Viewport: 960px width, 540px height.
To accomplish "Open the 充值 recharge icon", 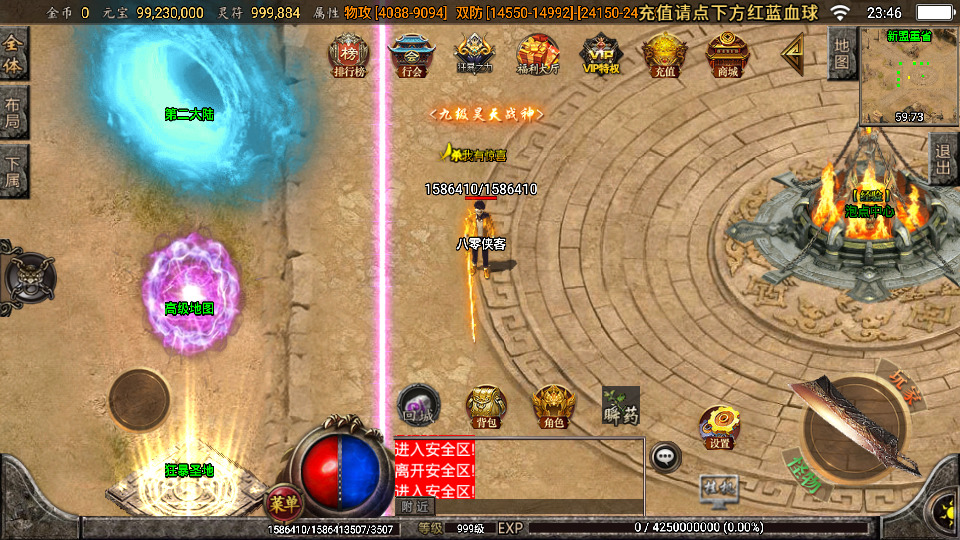I will 664,56.
